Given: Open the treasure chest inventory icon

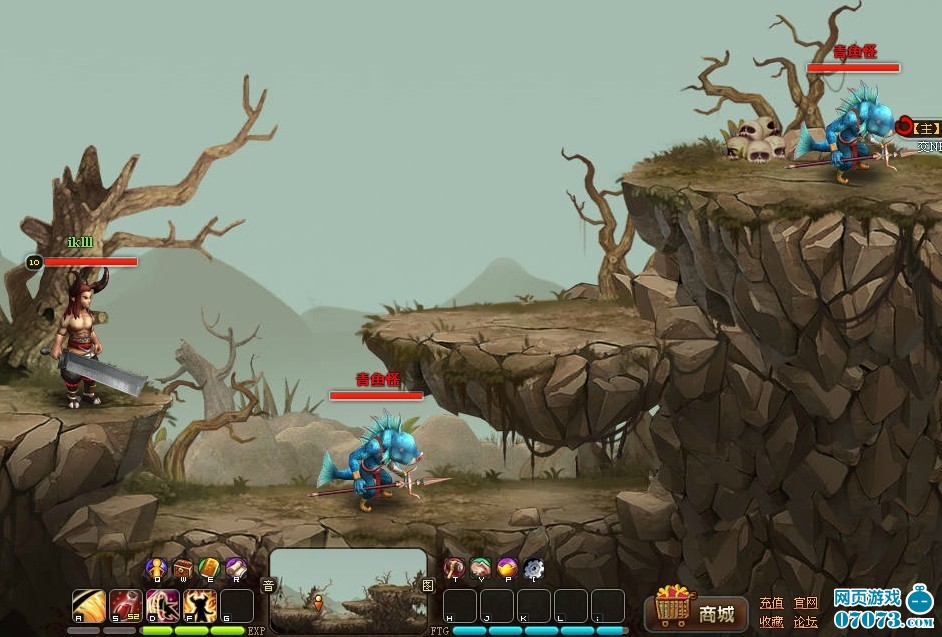Looking at the screenshot, I should tap(183, 569).
